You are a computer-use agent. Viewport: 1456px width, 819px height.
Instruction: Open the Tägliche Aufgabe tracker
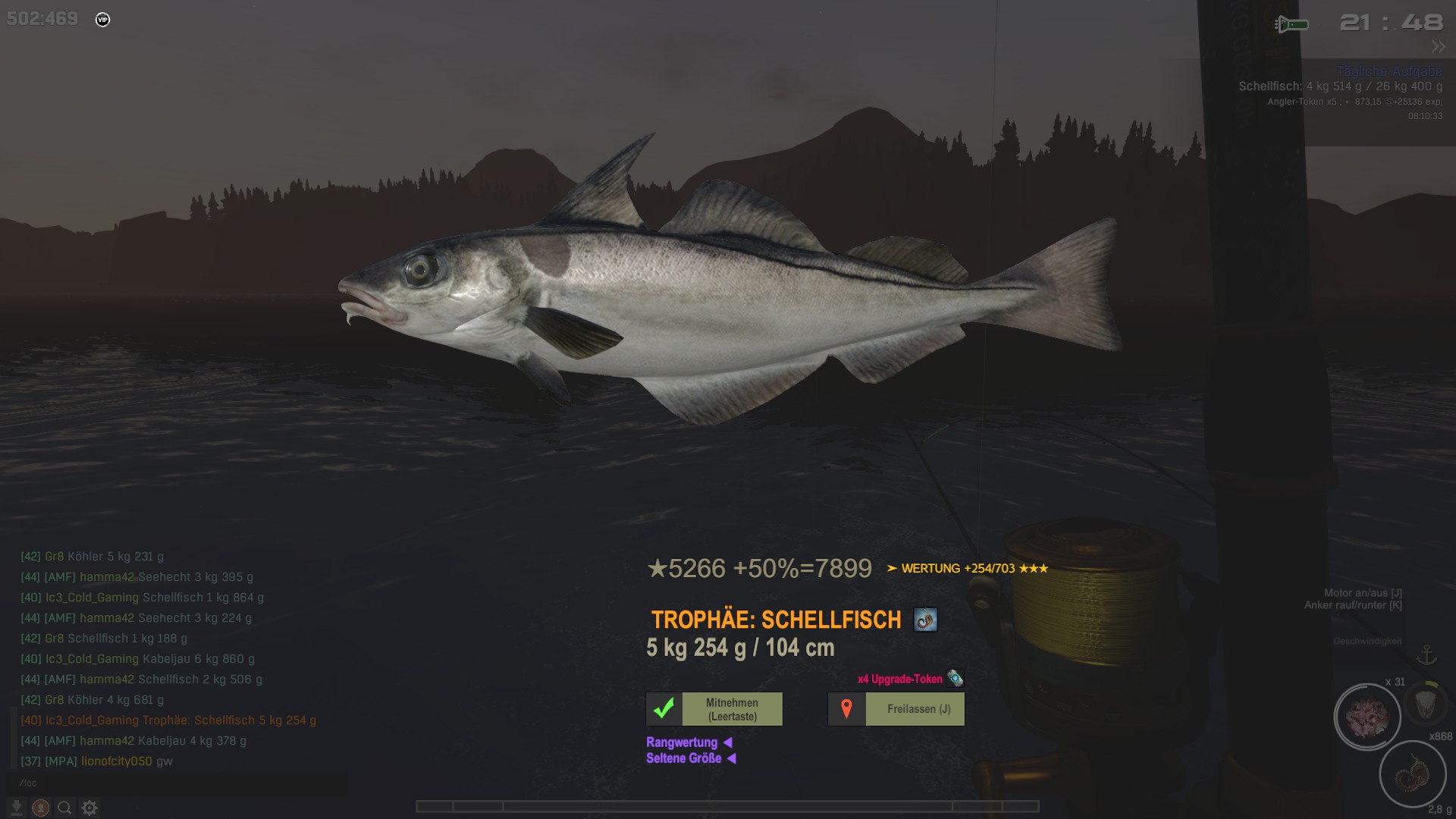pos(1389,71)
